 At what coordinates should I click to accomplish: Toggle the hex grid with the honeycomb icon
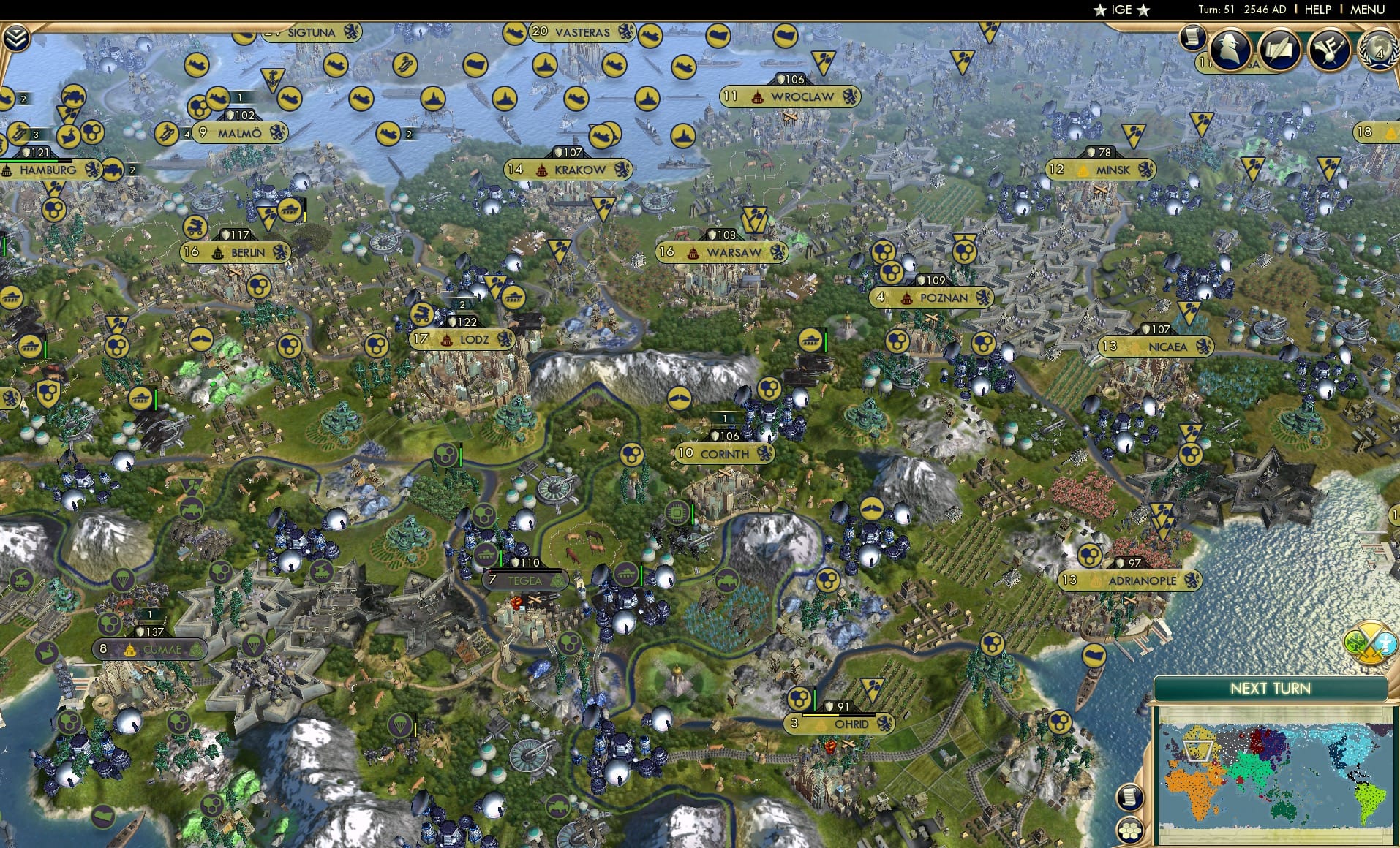pyautogui.click(x=1129, y=831)
